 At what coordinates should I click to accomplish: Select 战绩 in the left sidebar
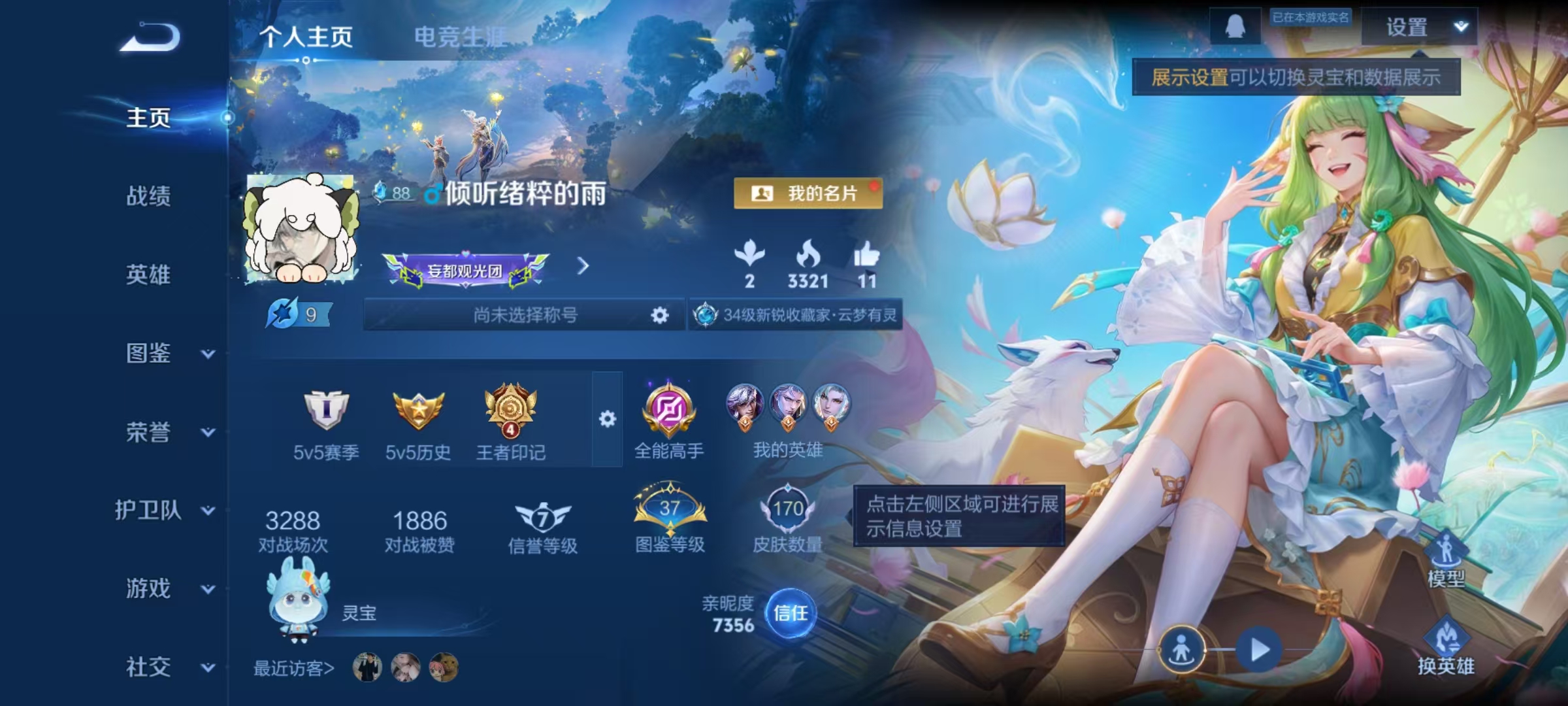coord(146,197)
